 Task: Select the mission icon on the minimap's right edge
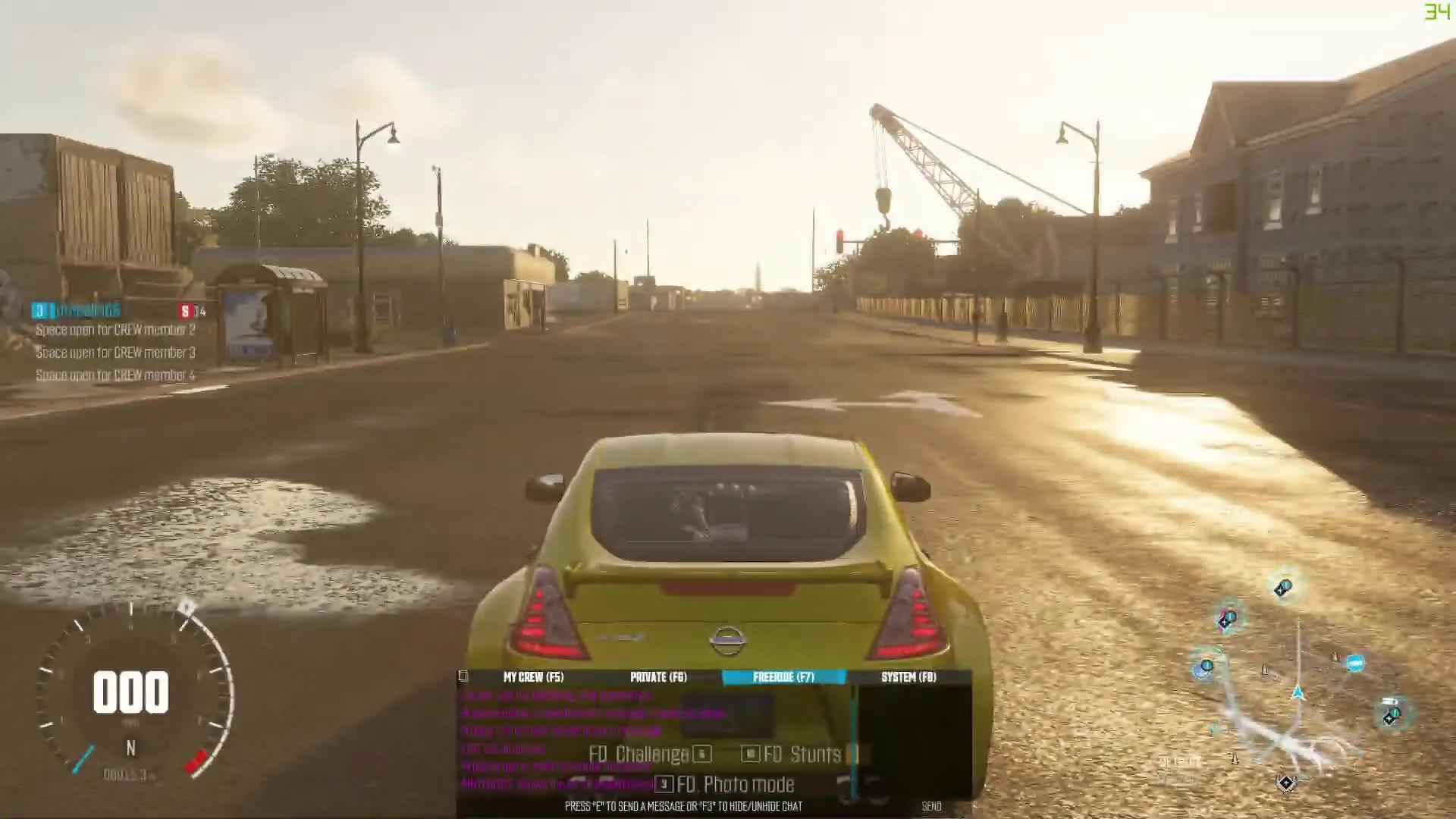tap(1392, 716)
